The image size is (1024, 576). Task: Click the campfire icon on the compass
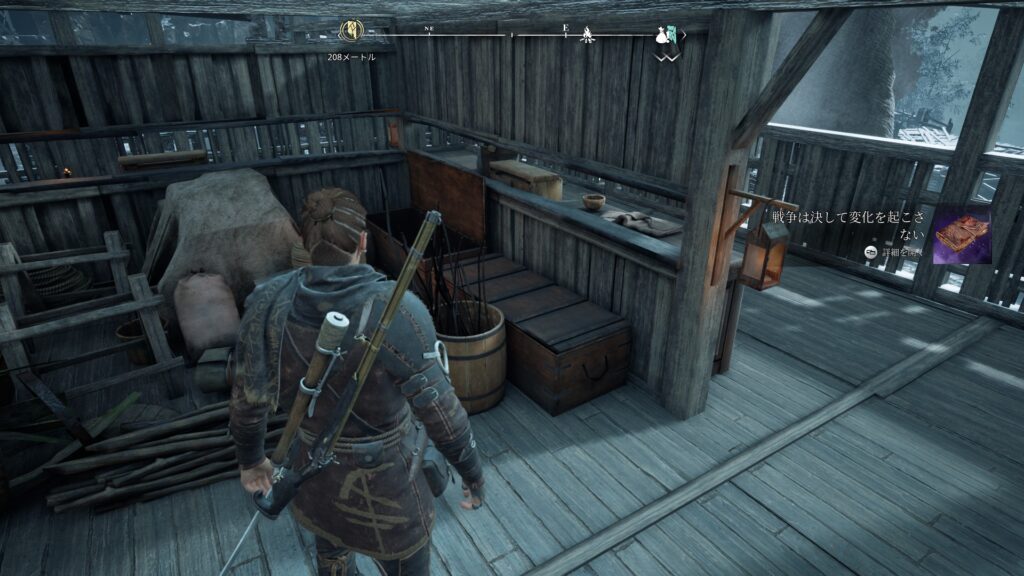pyautogui.click(x=589, y=34)
